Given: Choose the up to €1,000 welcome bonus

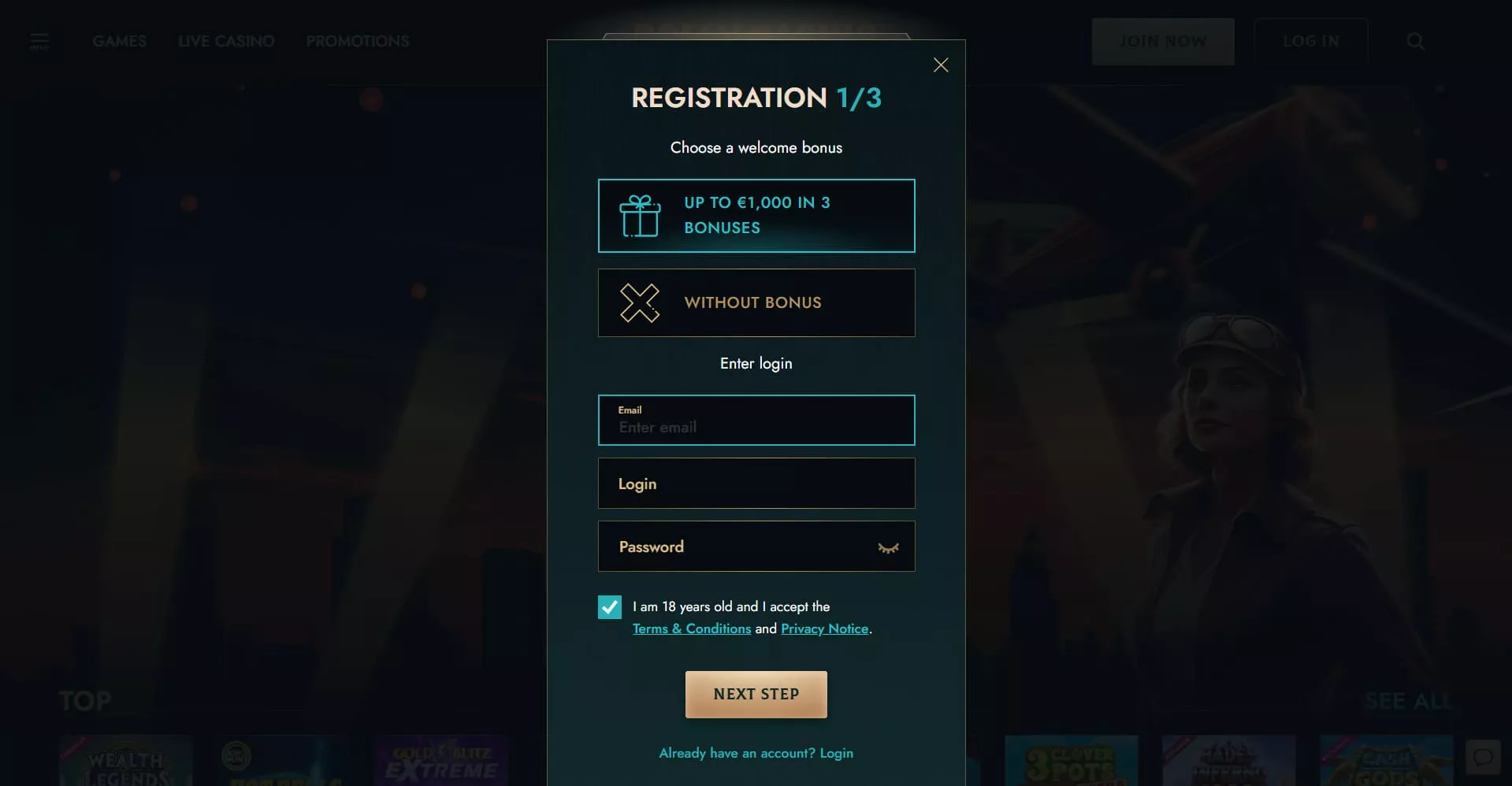Looking at the screenshot, I should (756, 216).
